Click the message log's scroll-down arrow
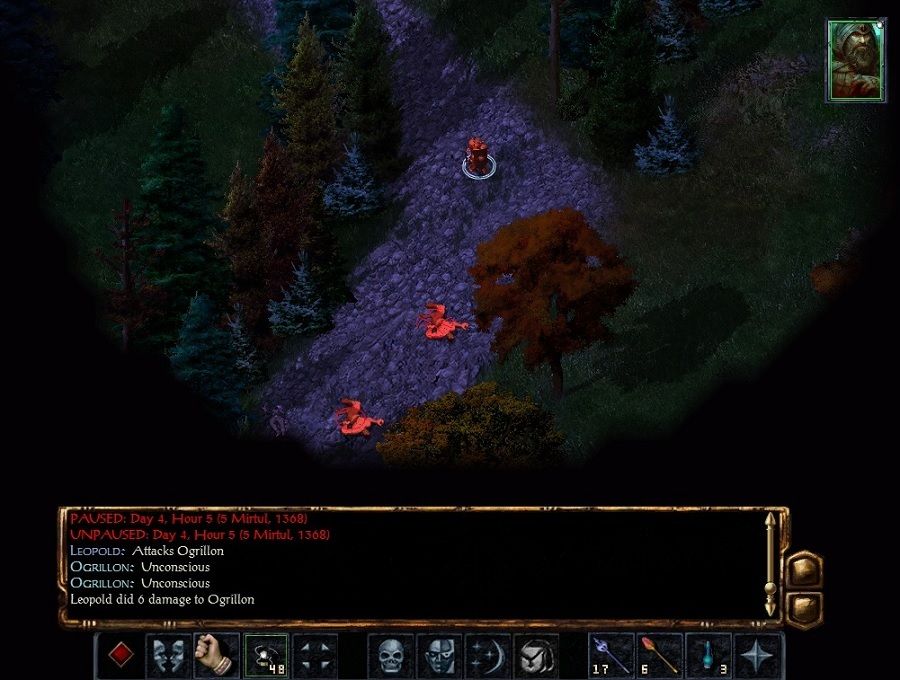The image size is (900, 680). (770, 608)
